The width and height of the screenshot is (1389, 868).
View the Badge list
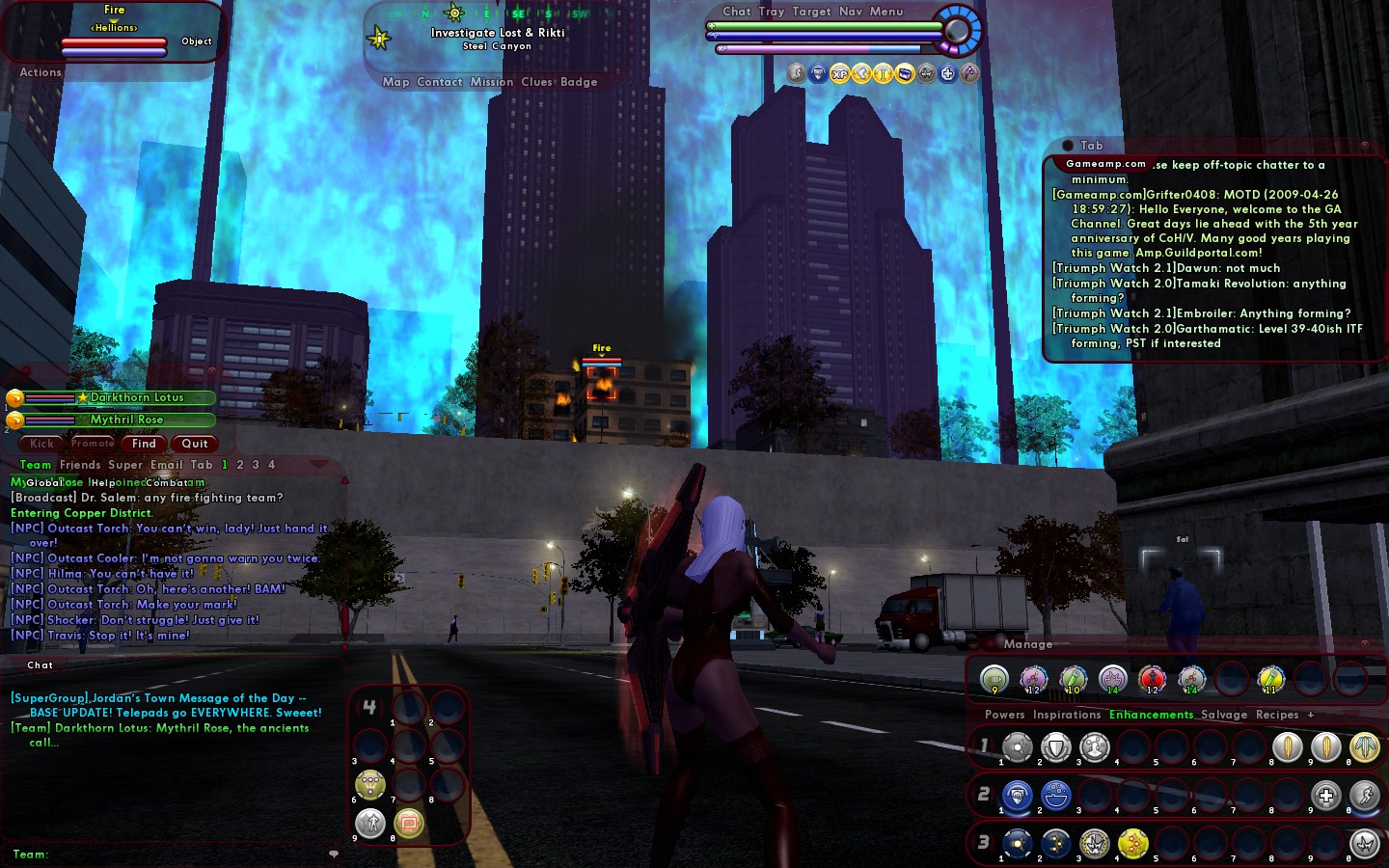(x=579, y=82)
